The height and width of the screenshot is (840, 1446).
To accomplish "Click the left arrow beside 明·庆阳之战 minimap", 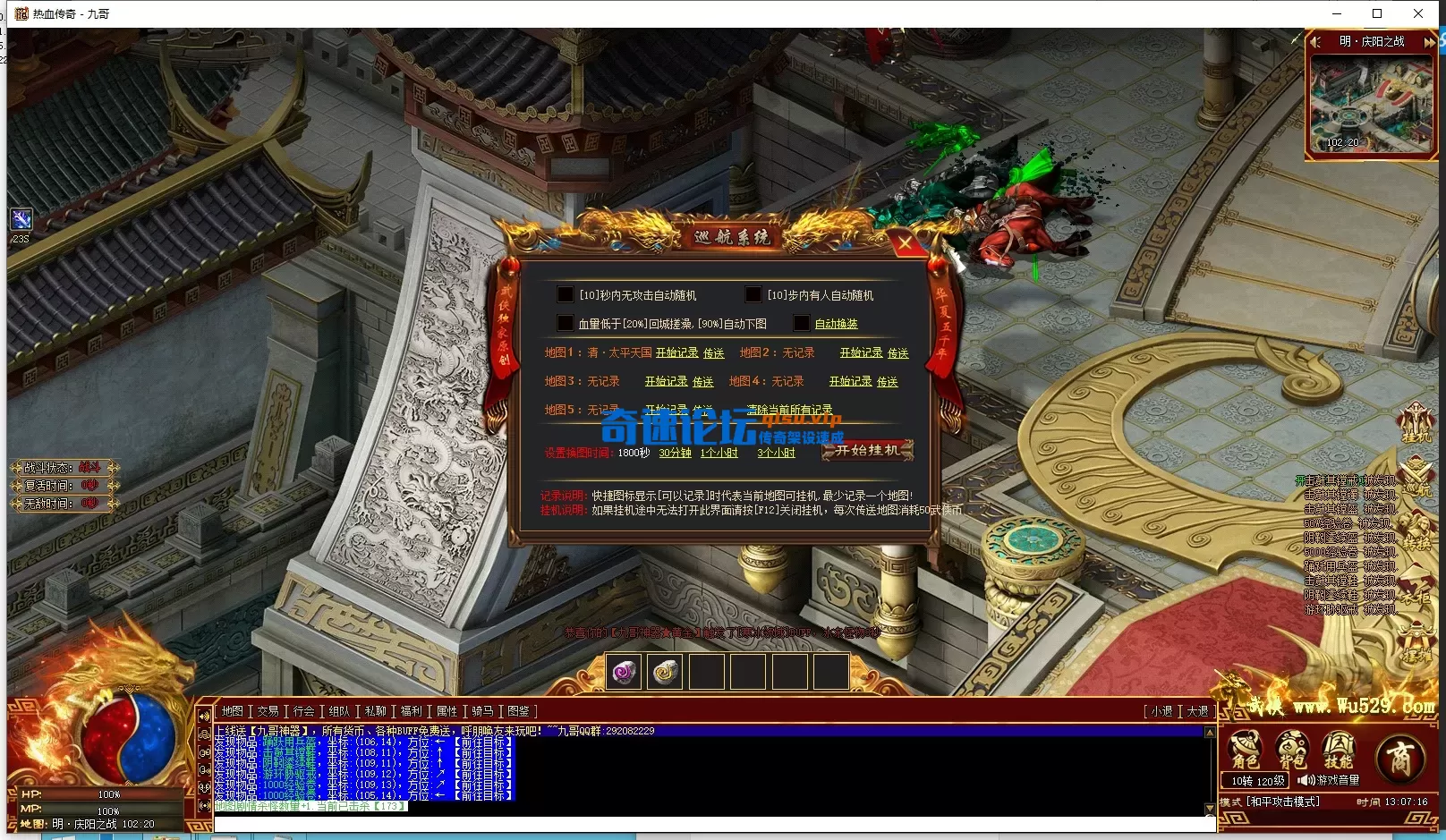I will pos(1315,41).
